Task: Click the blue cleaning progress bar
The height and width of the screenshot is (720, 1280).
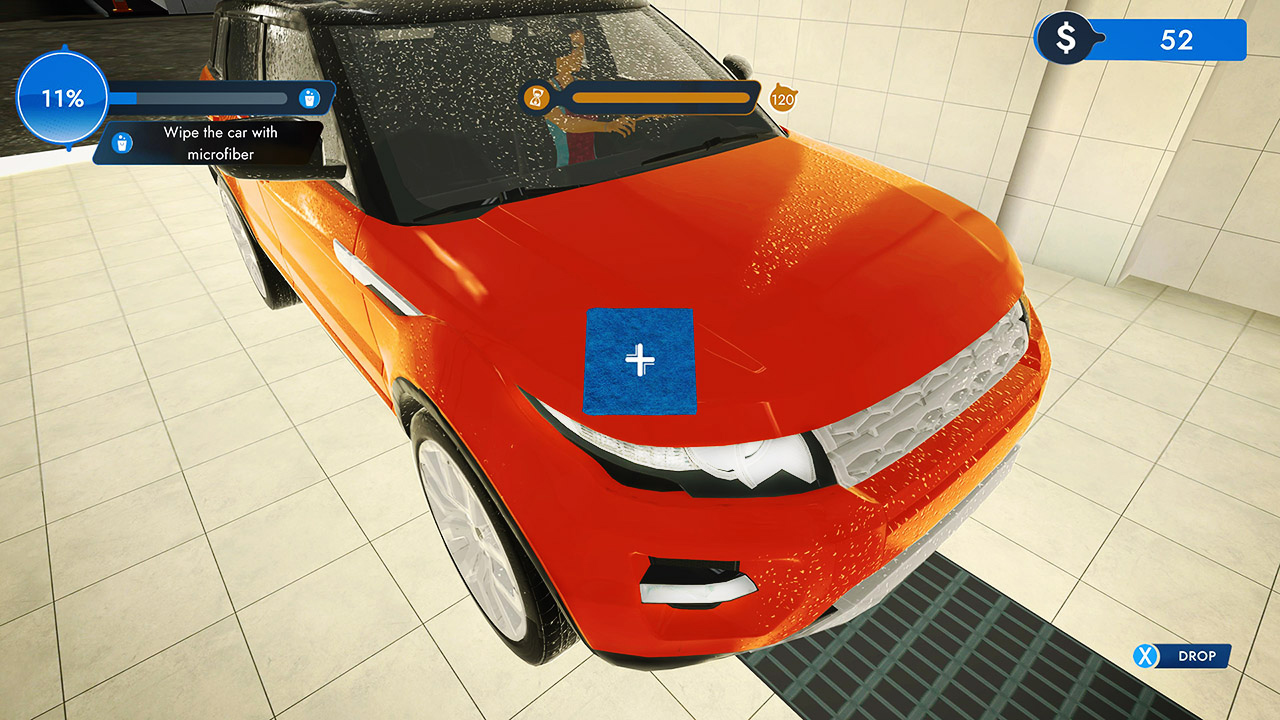Action: tap(200, 97)
